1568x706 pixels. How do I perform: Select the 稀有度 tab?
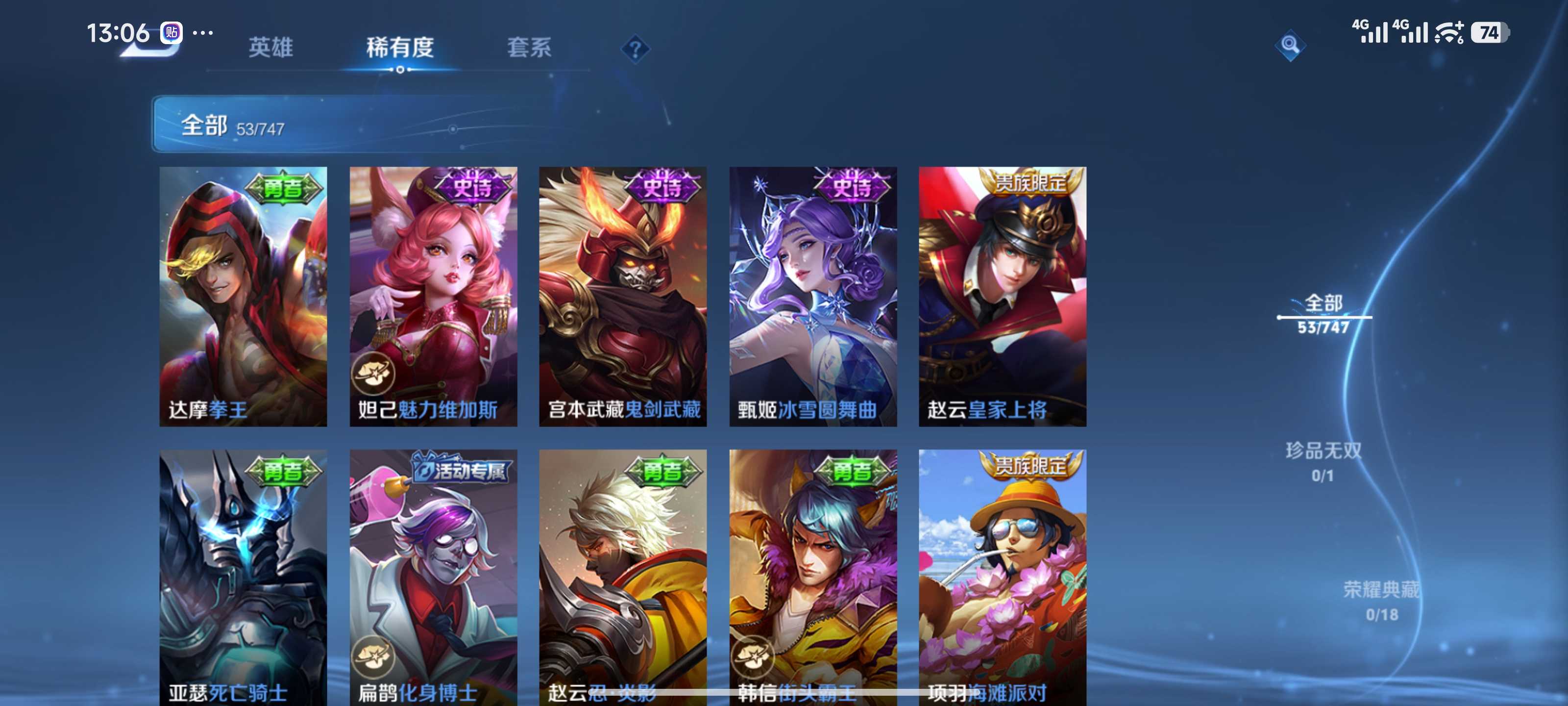[399, 48]
